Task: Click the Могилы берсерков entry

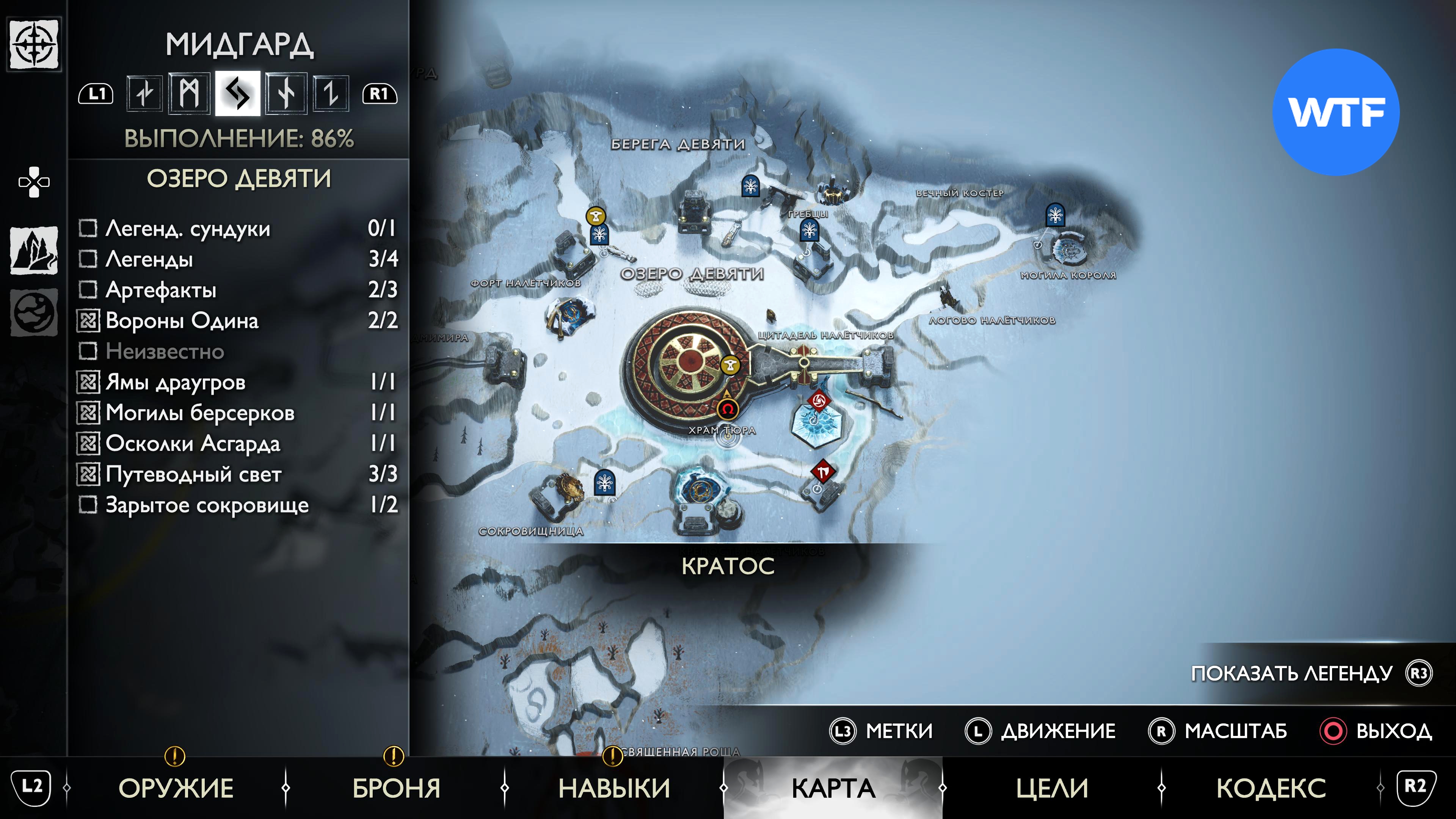Action: [x=237, y=413]
